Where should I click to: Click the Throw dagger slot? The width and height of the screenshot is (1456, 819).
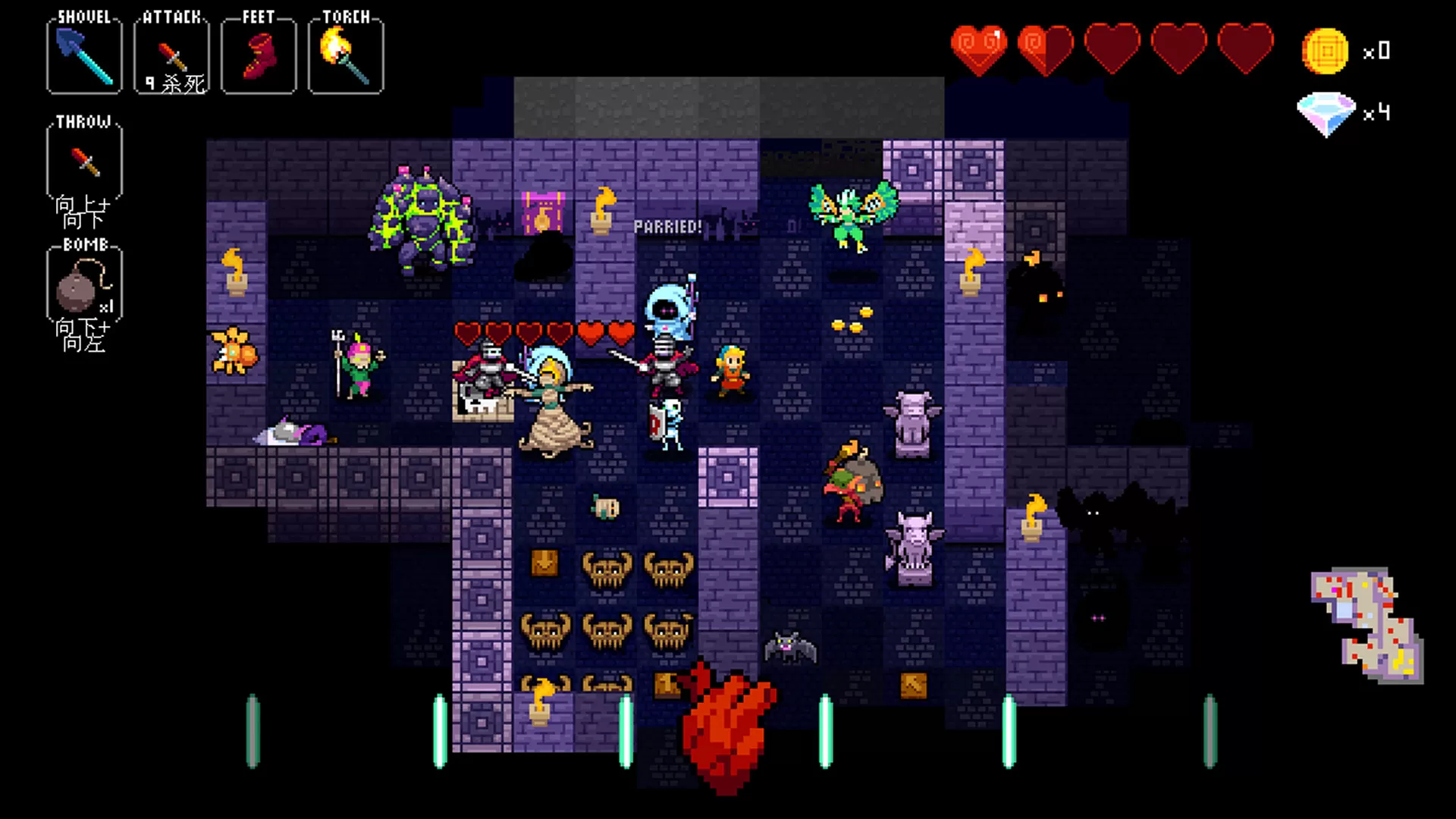click(x=83, y=161)
